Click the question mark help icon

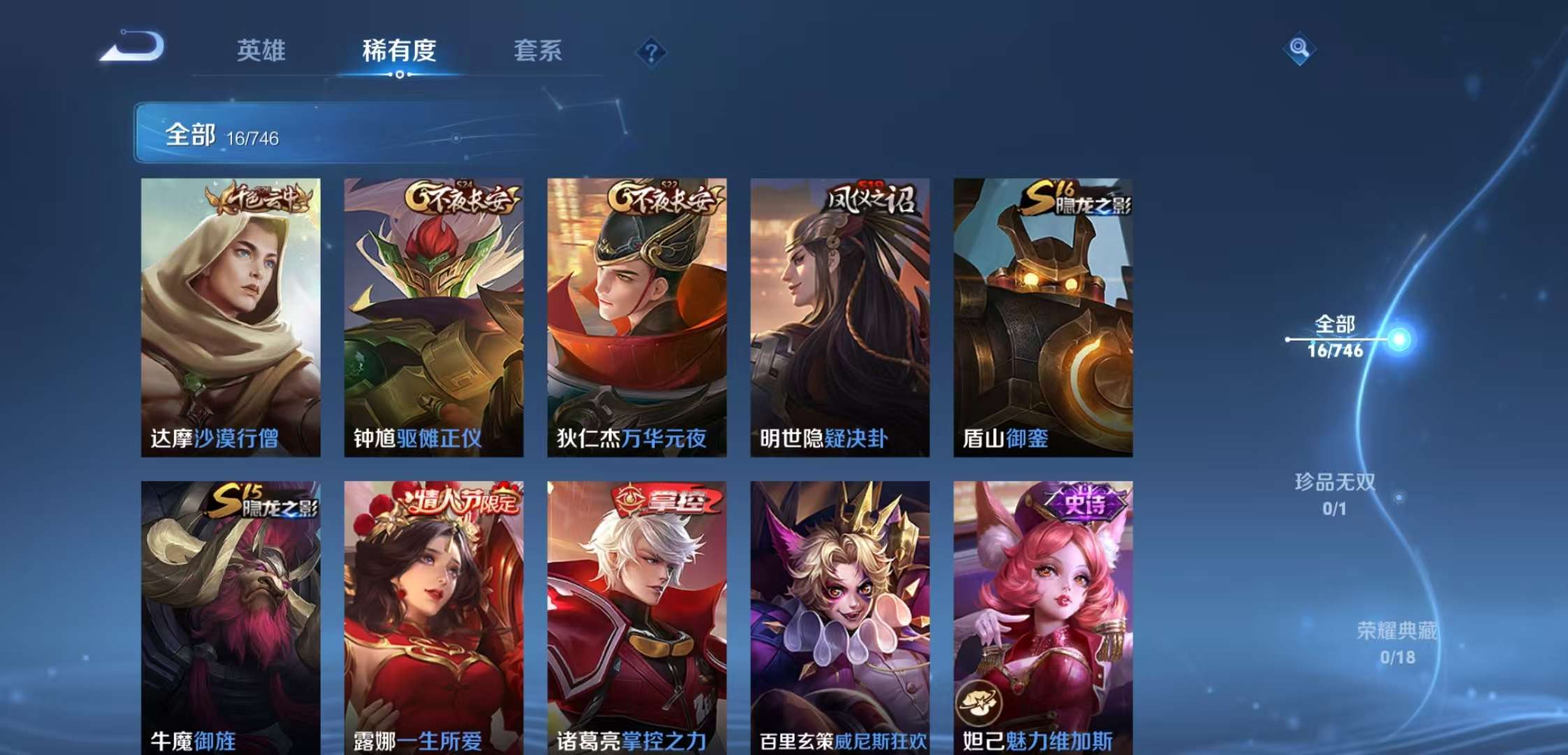tap(651, 51)
